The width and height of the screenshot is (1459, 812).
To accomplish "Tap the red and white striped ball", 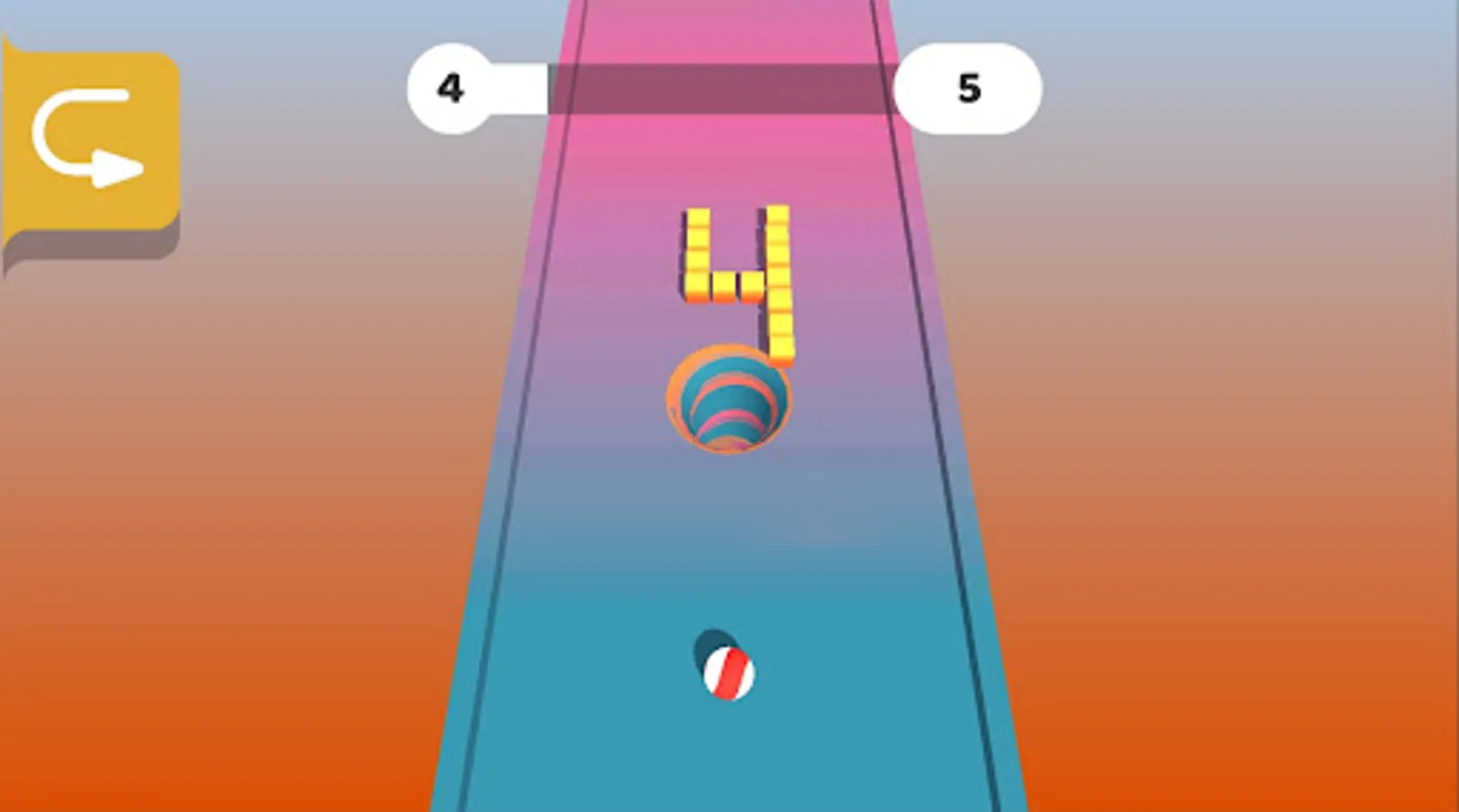I will pos(731,672).
